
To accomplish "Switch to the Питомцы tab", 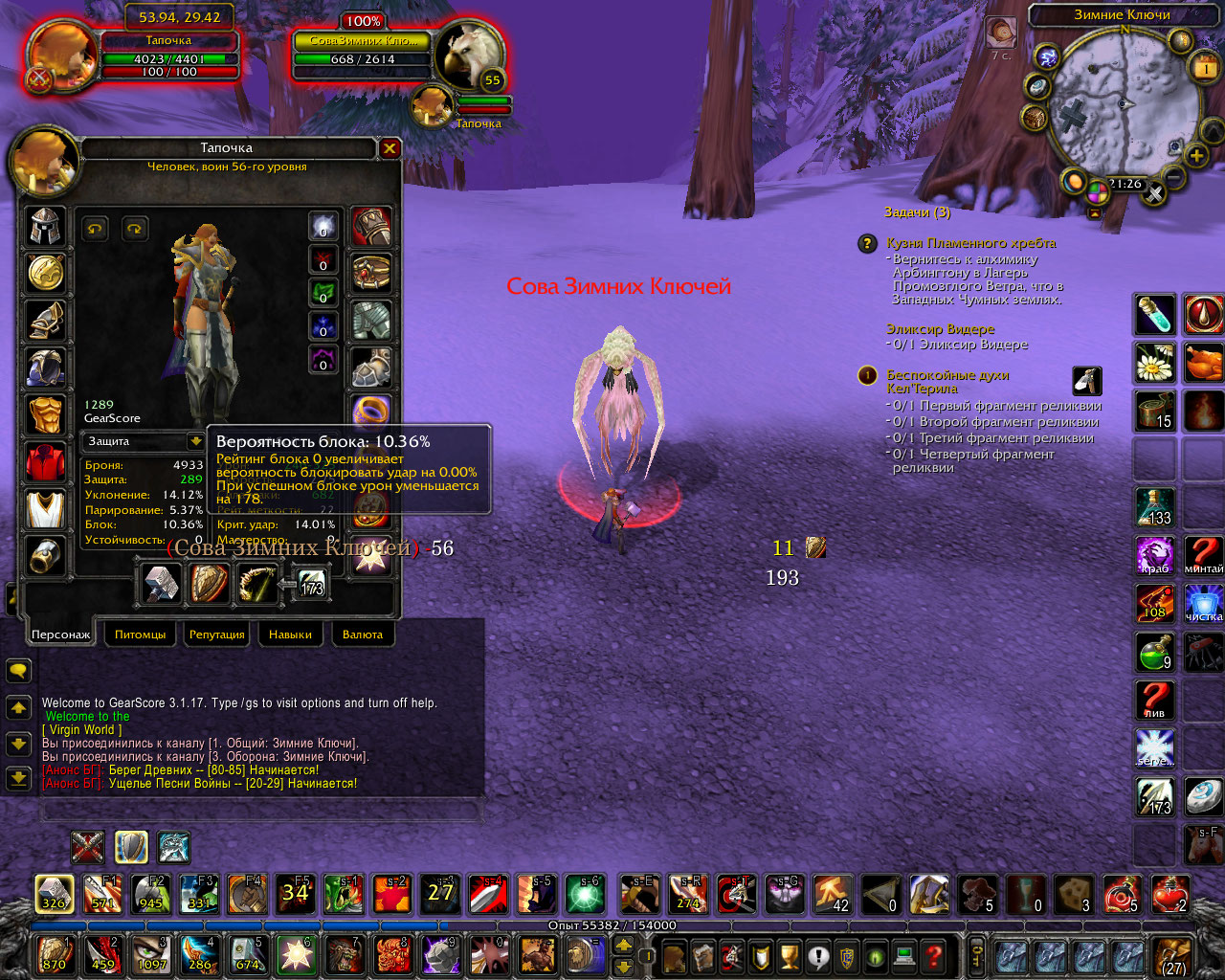I will pos(140,635).
